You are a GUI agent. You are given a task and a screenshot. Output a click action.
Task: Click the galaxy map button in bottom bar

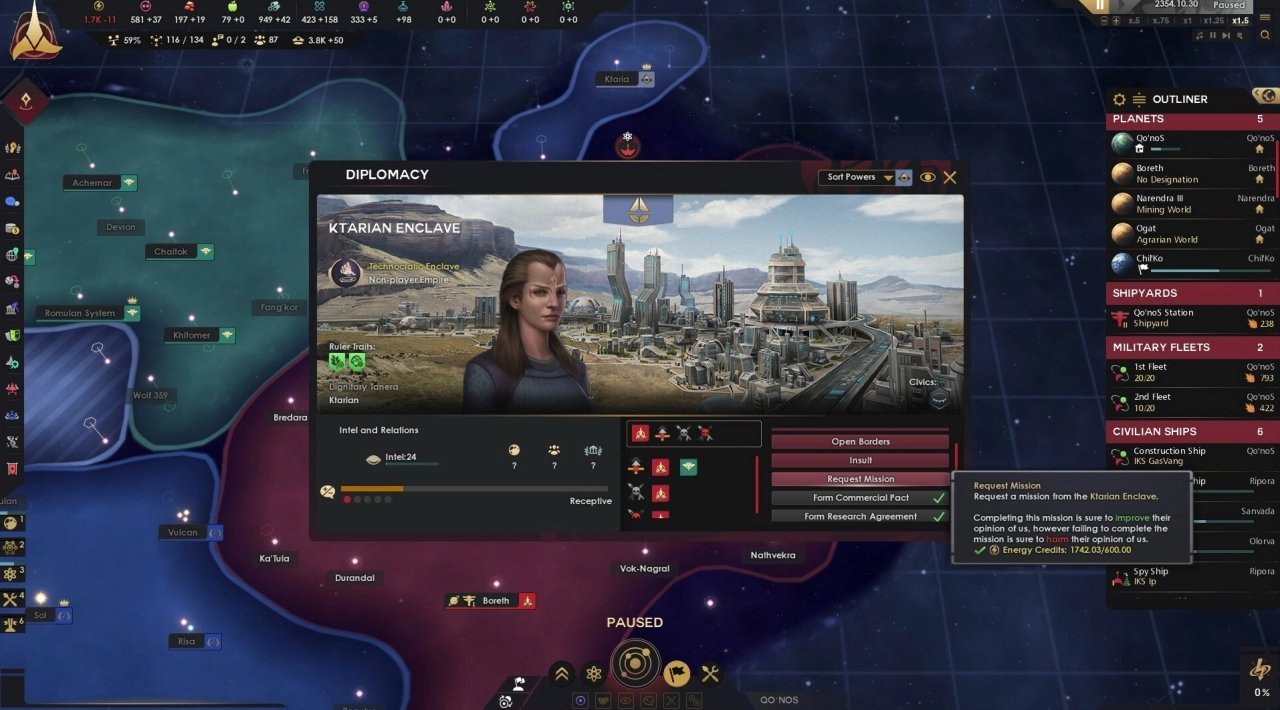pos(634,664)
